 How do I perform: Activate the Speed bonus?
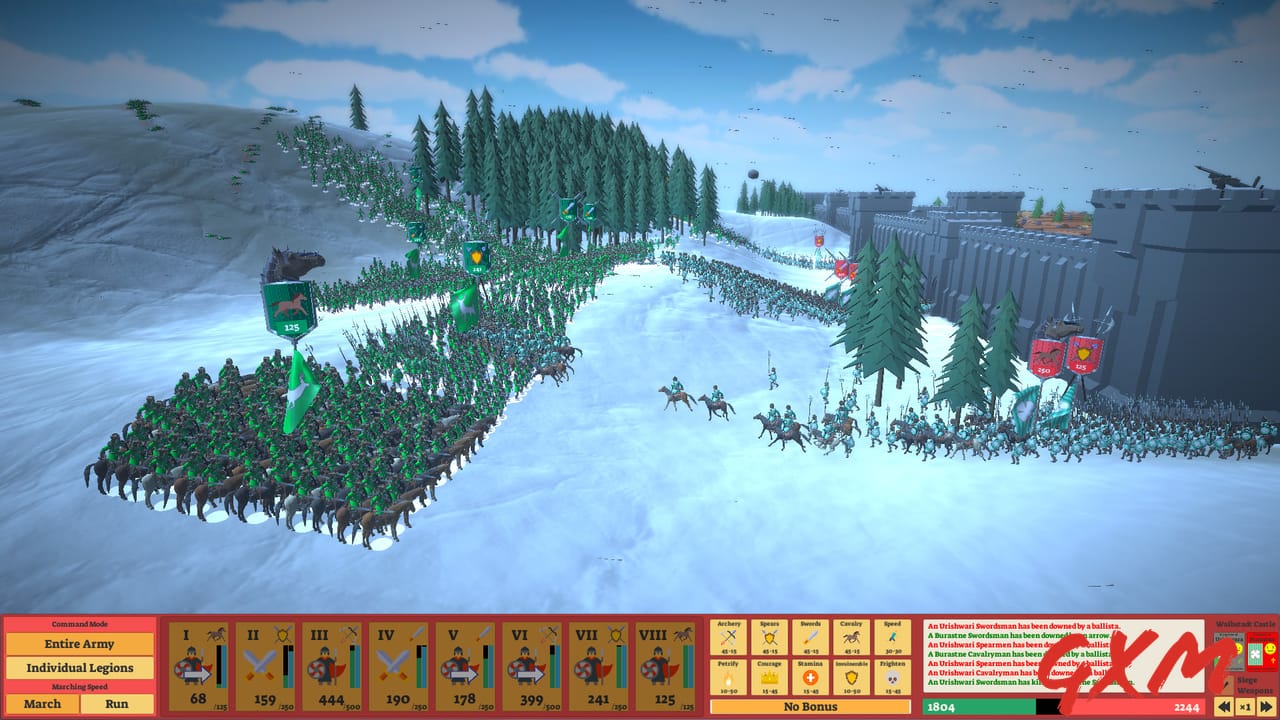coord(891,636)
